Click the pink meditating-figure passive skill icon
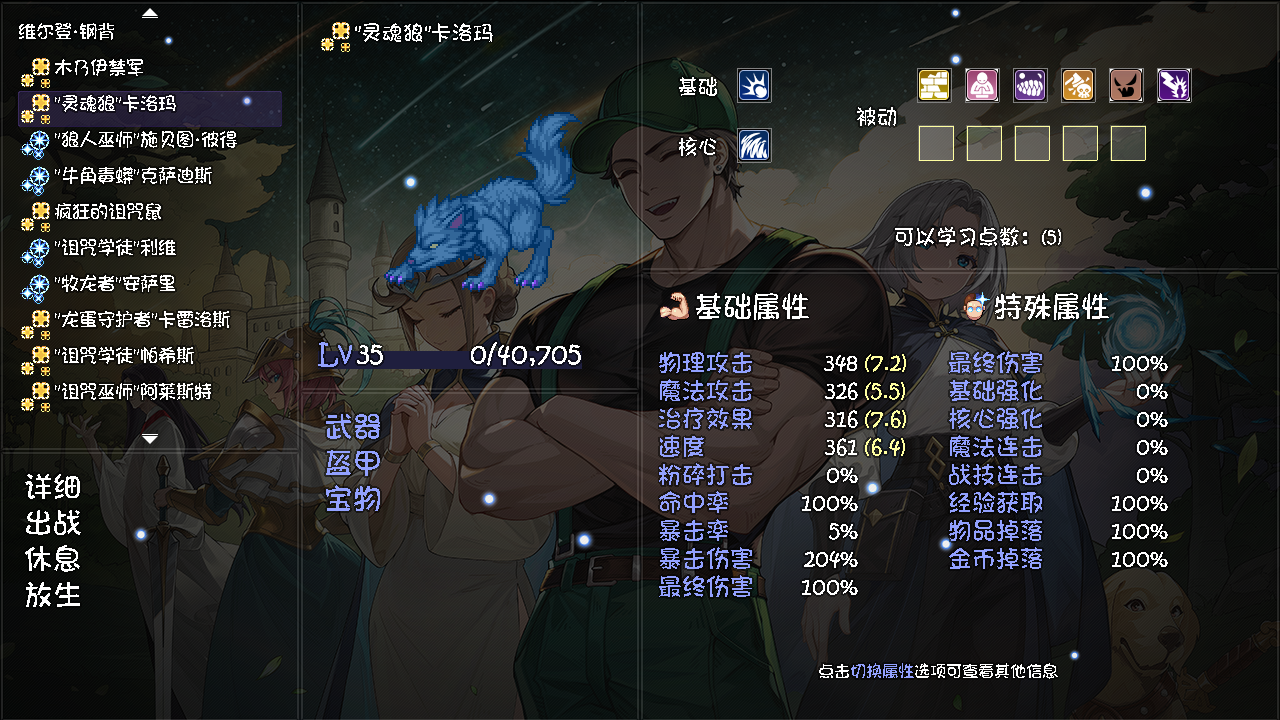 [981, 86]
